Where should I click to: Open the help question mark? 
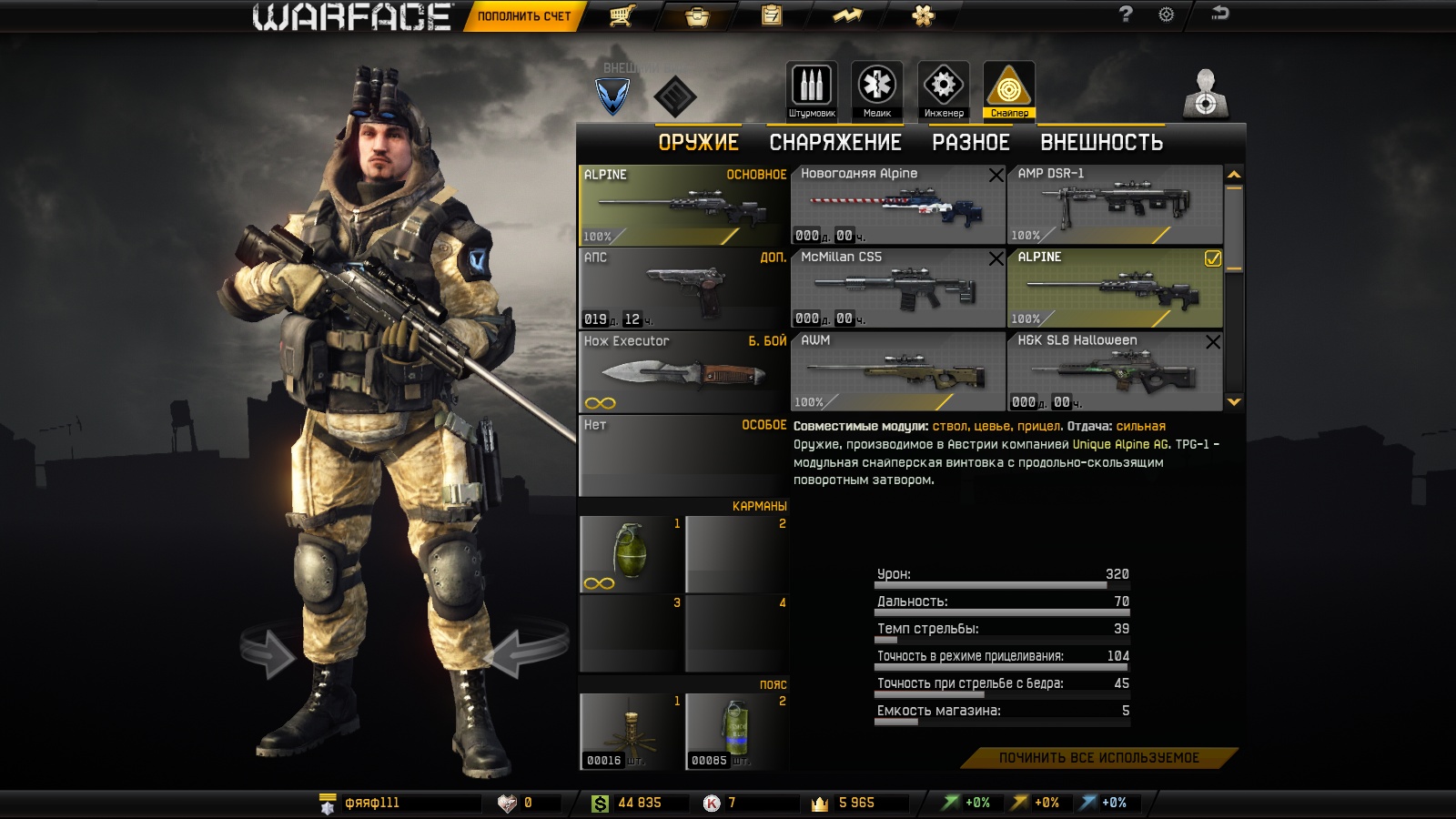point(1126,15)
